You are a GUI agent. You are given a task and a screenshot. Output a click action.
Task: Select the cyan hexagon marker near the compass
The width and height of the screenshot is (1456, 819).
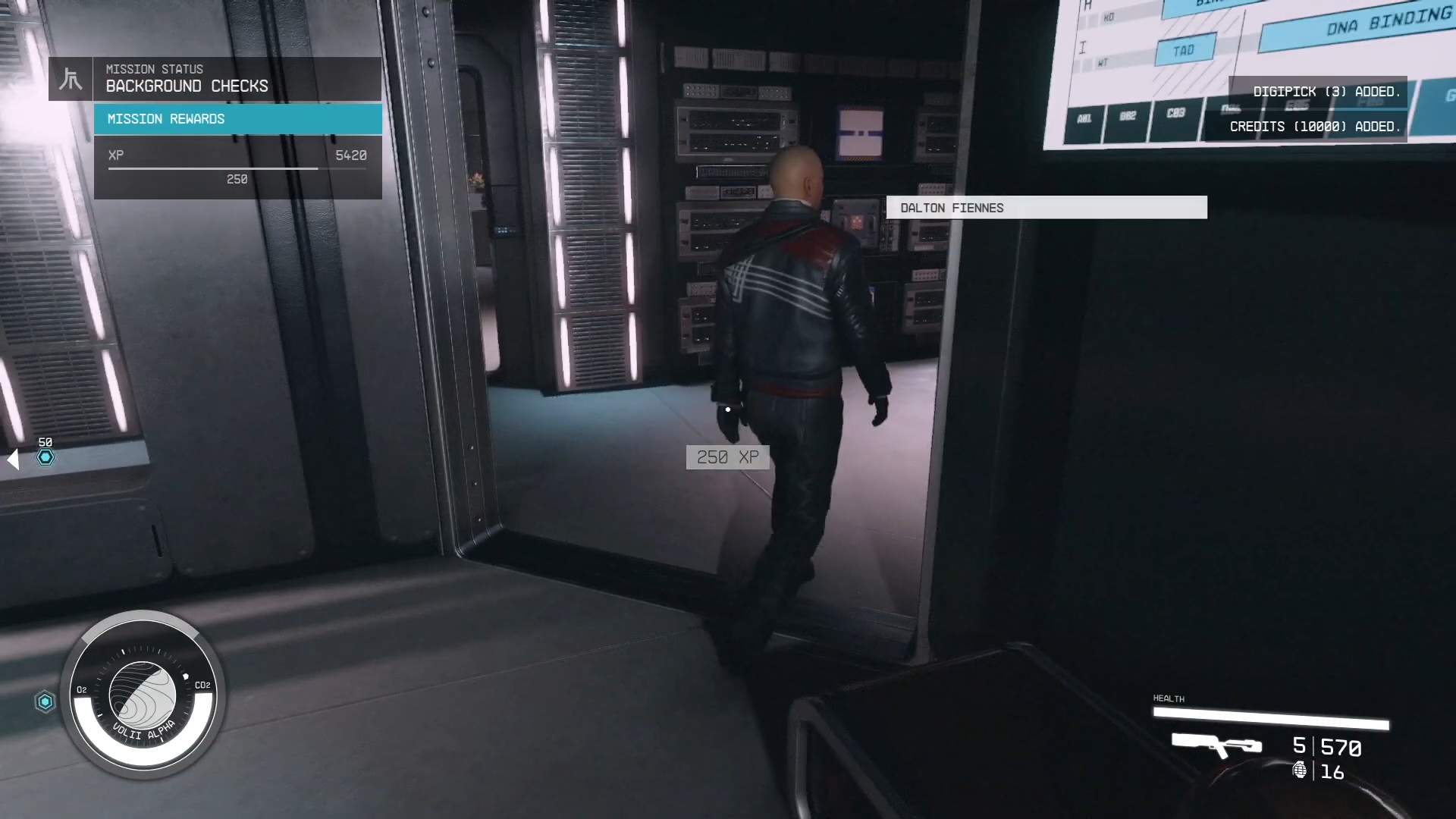click(x=45, y=702)
